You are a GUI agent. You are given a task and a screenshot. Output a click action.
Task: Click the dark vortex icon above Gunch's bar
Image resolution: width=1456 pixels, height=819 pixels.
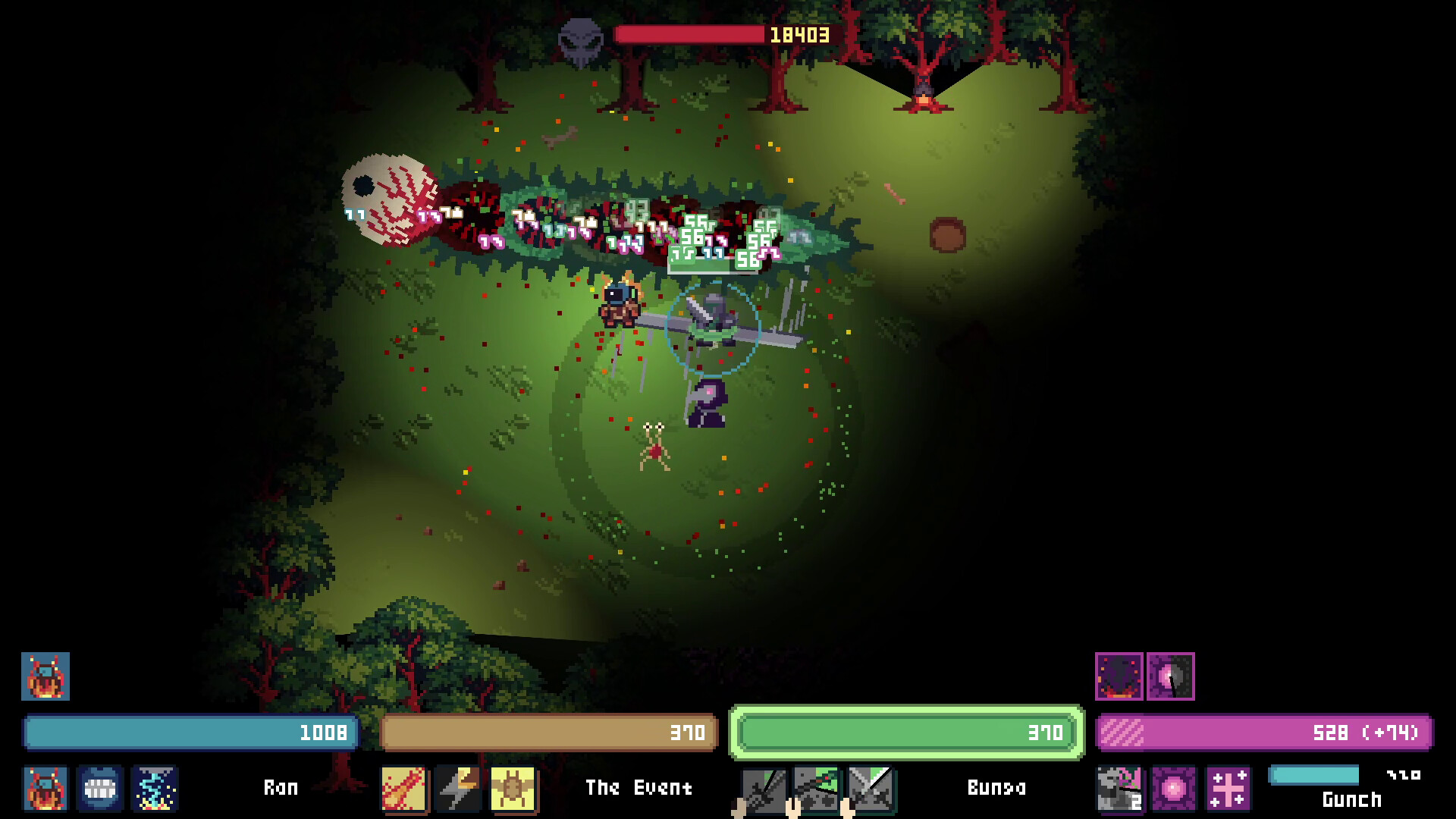(1119, 677)
